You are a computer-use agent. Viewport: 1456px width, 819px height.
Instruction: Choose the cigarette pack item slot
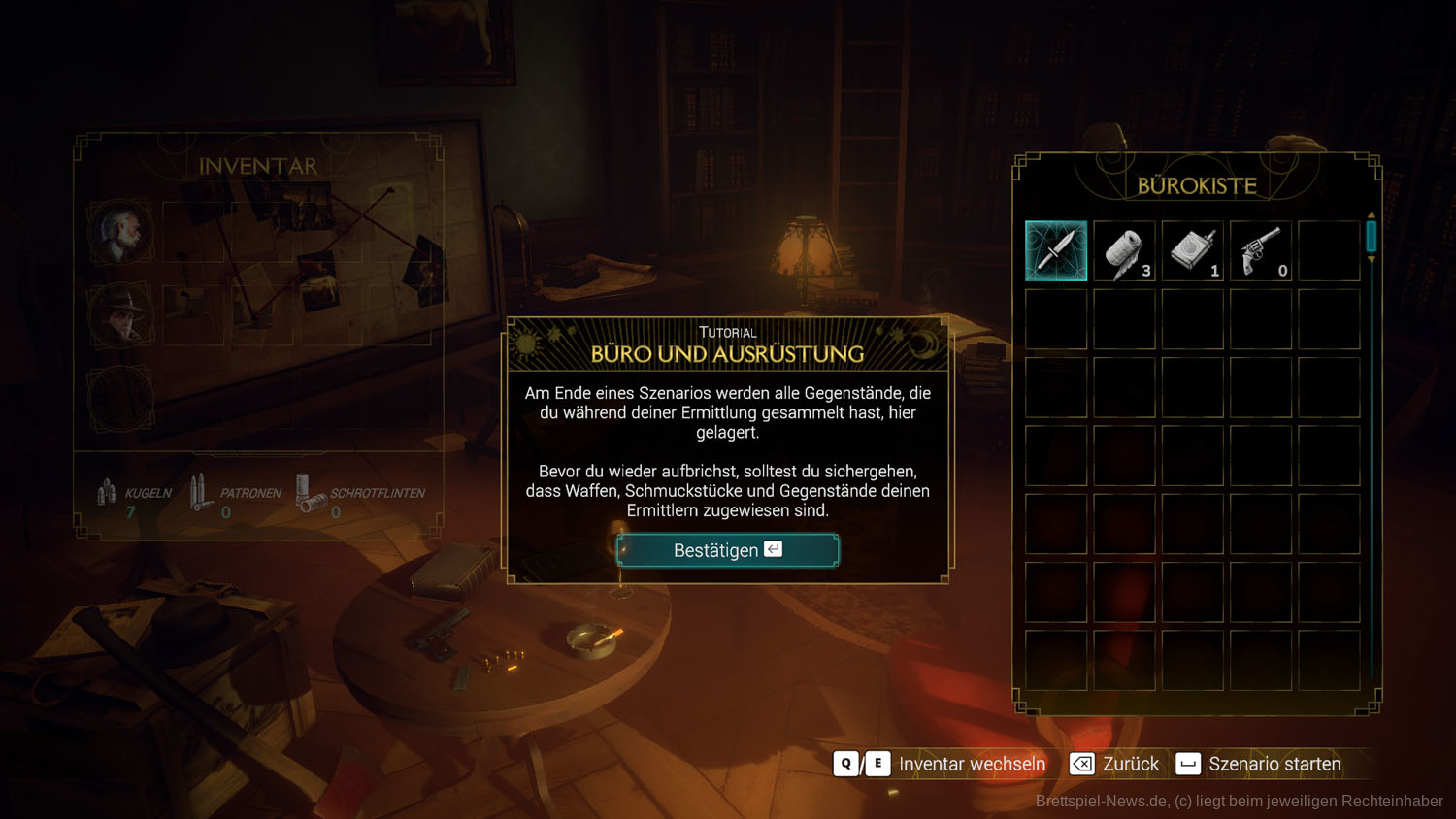1192,251
